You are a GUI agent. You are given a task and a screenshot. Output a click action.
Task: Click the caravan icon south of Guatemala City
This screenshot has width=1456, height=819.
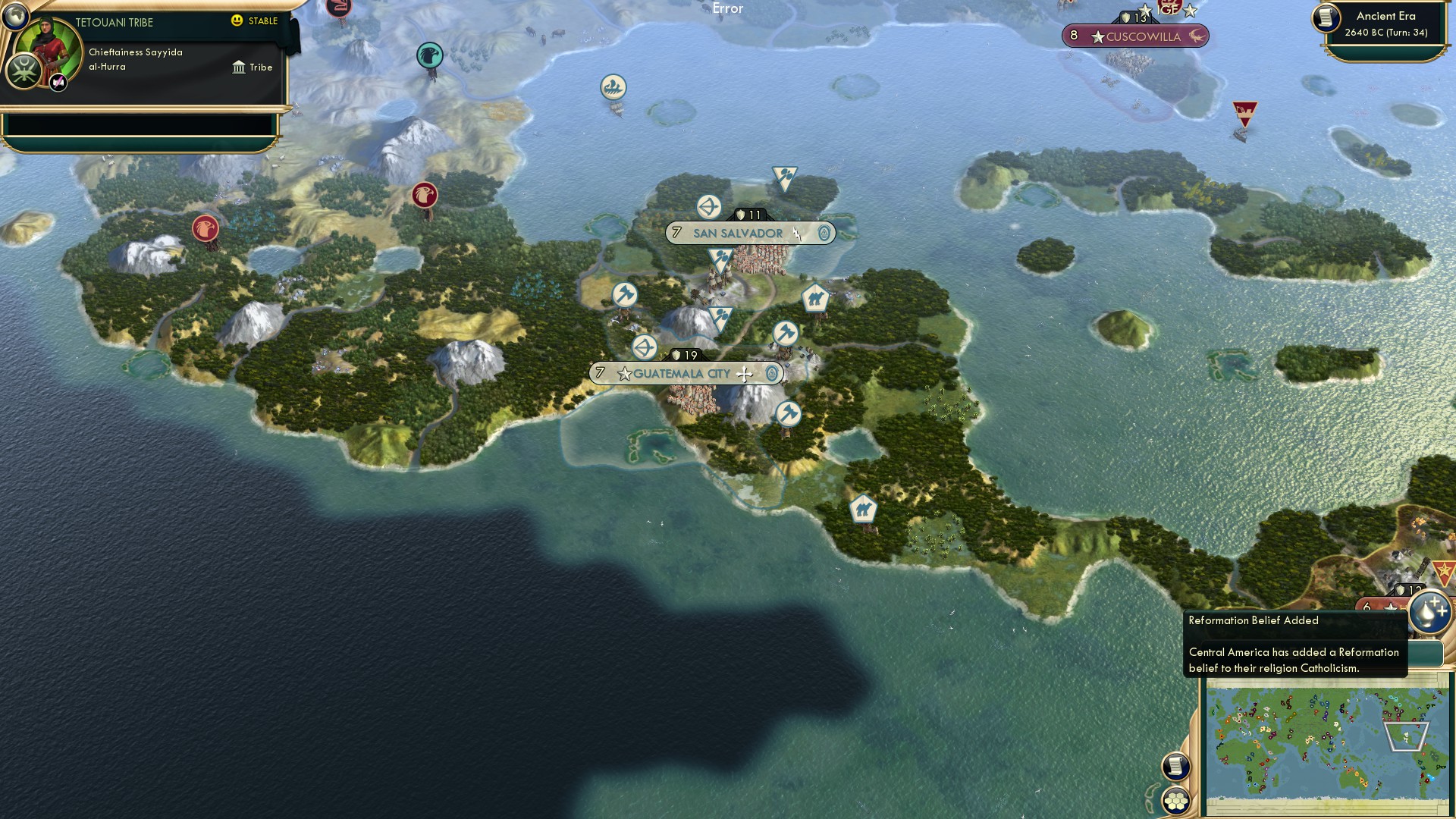(864, 509)
